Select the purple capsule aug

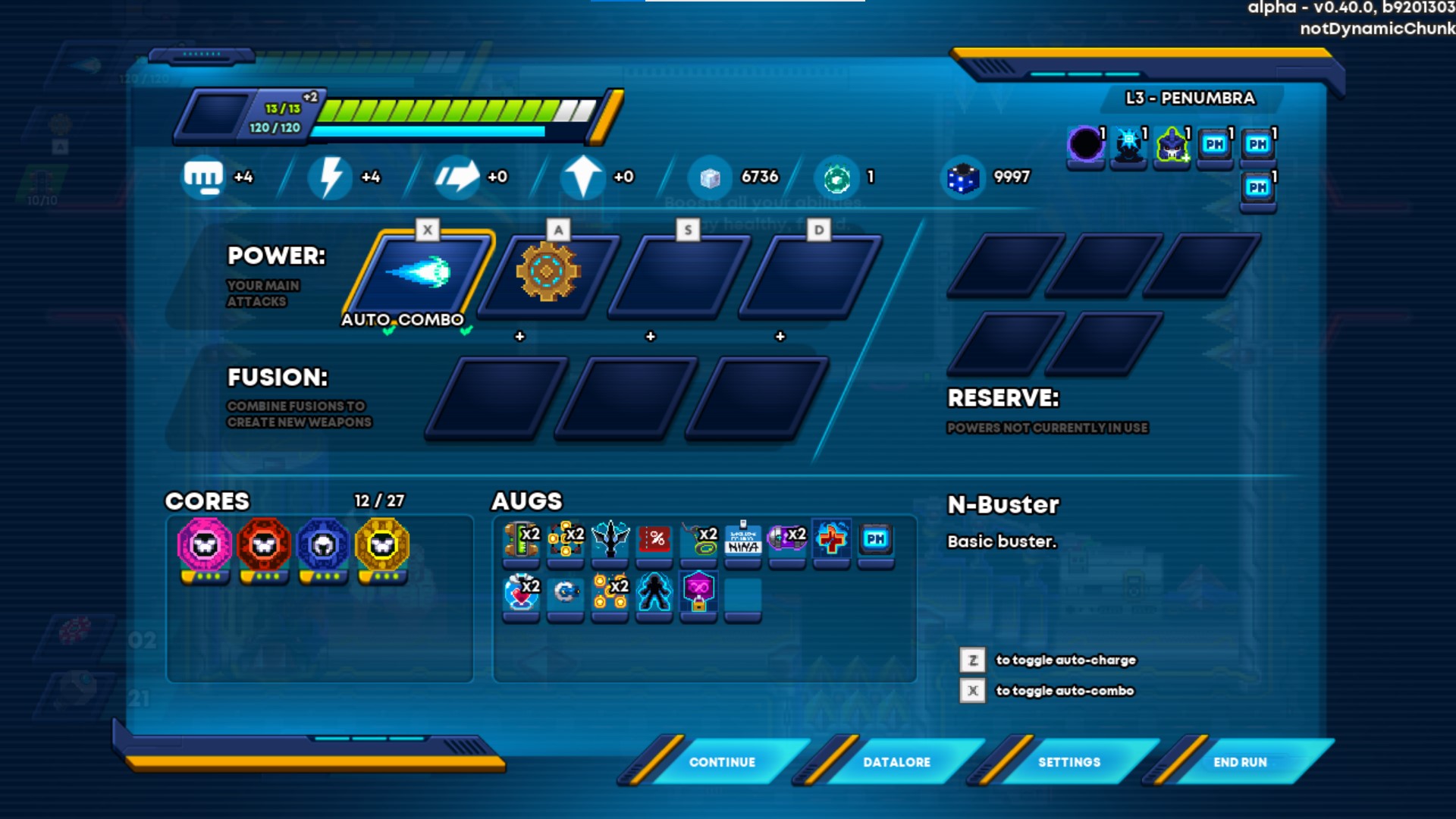pyautogui.click(x=787, y=539)
